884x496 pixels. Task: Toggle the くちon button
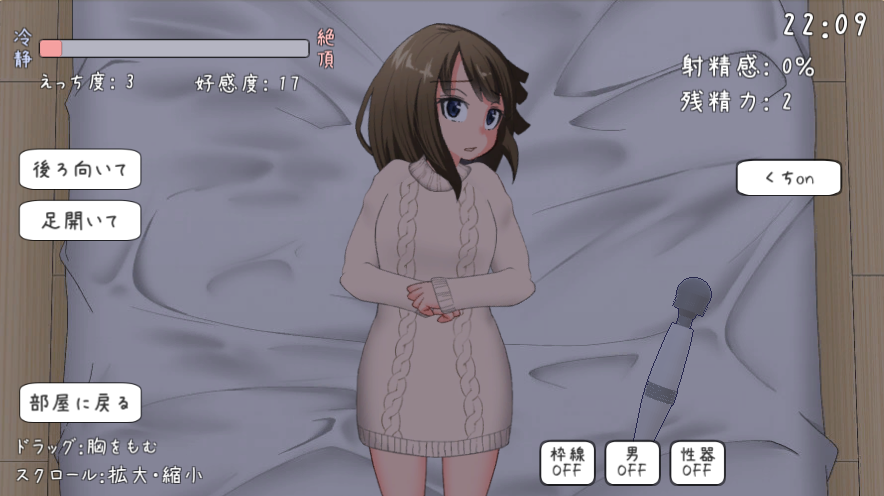click(x=789, y=178)
